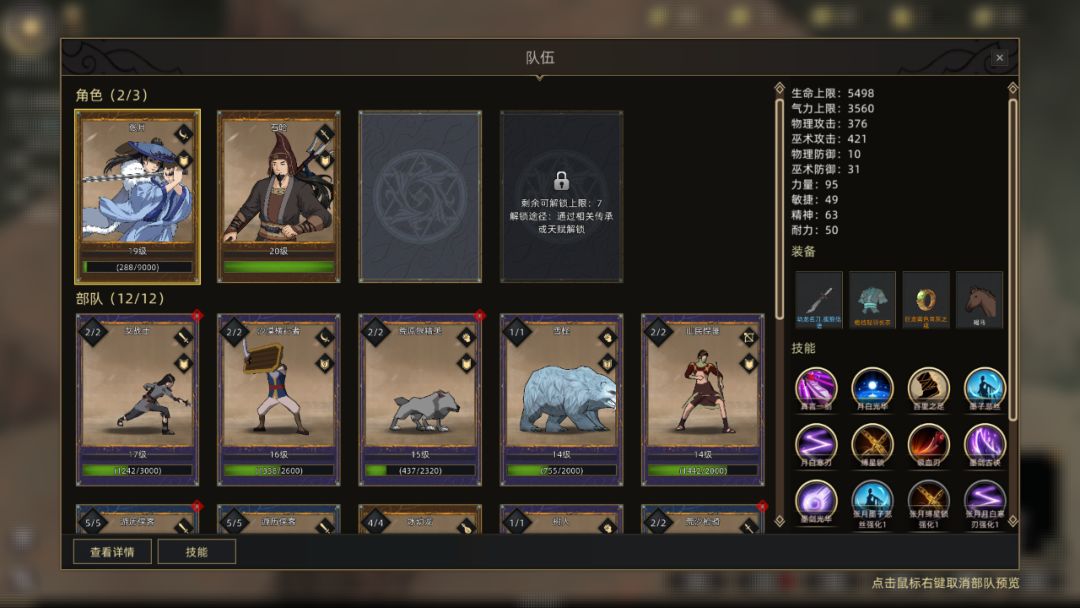This screenshot has width=1080, height=608.
Task: Inspect the brown horse mount slot
Action: pyautogui.click(x=980, y=300)
